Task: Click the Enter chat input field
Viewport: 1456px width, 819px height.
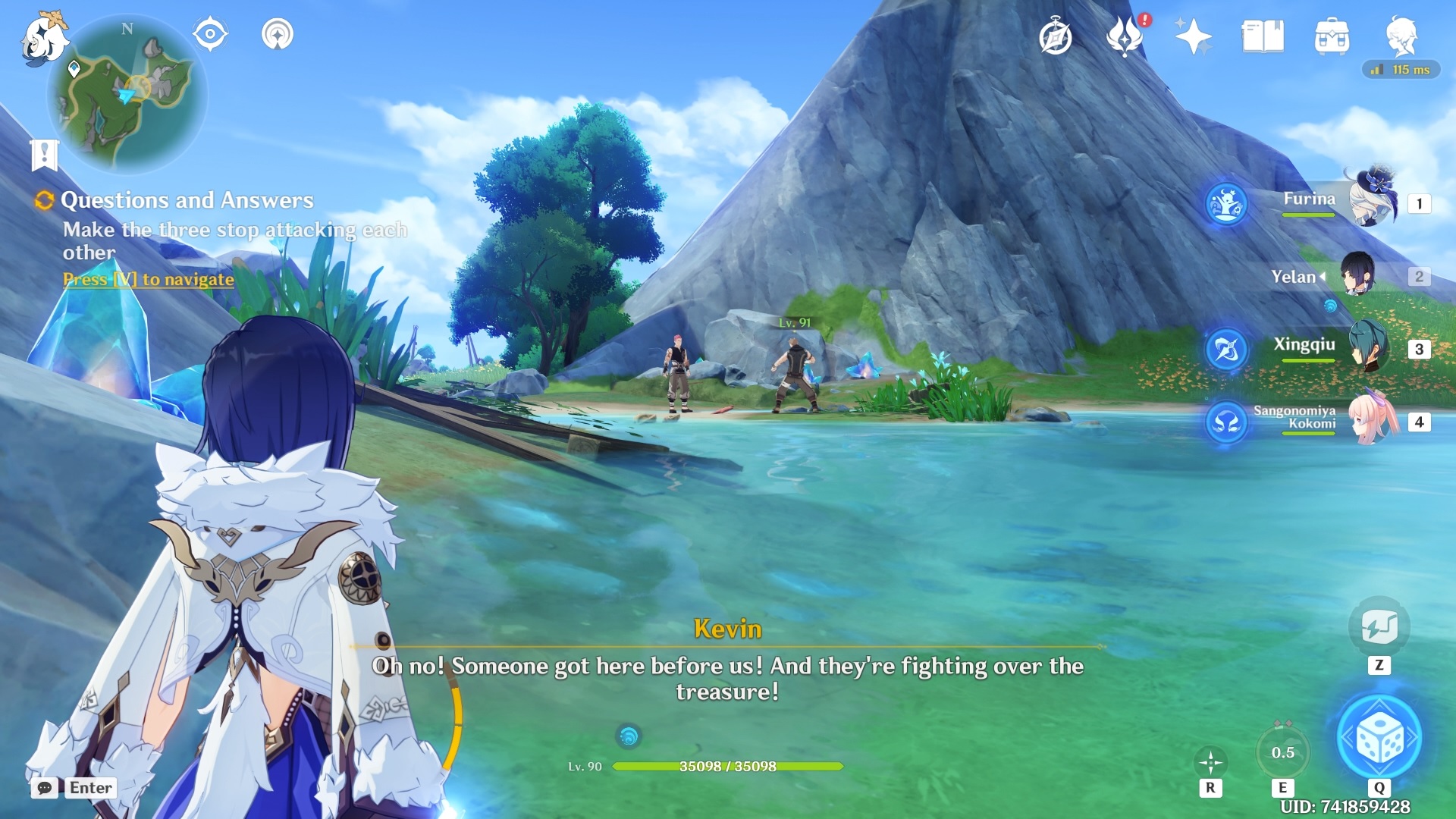Action: tap(91, 788)
